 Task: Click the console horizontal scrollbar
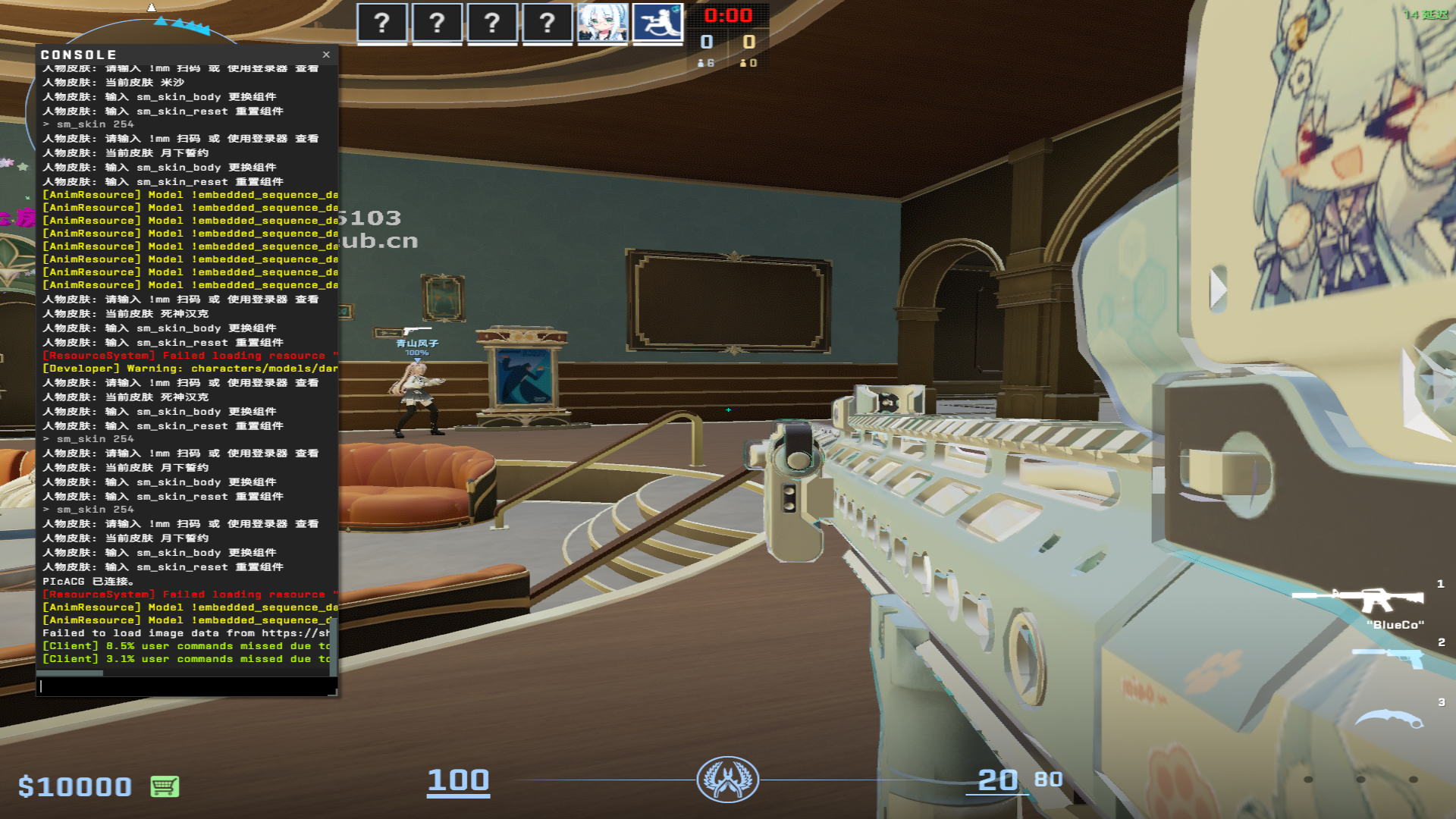pyautogui.click(x=70, y=673)
